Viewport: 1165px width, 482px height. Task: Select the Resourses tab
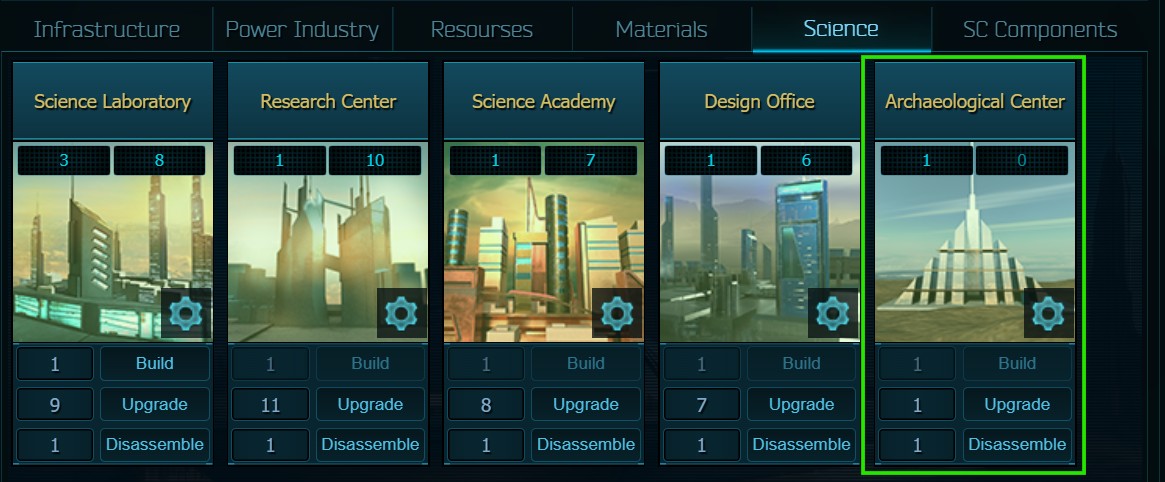[482, 29]
